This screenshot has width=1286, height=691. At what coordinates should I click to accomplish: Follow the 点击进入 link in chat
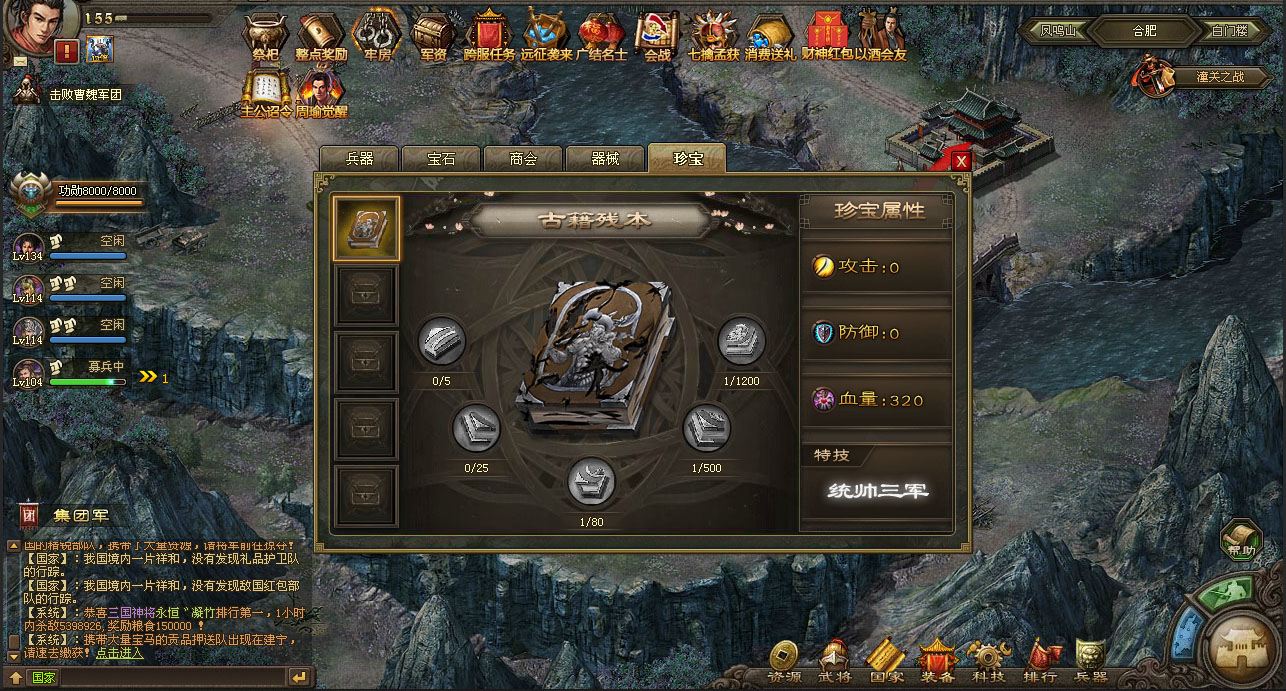[x=120, y=652]
